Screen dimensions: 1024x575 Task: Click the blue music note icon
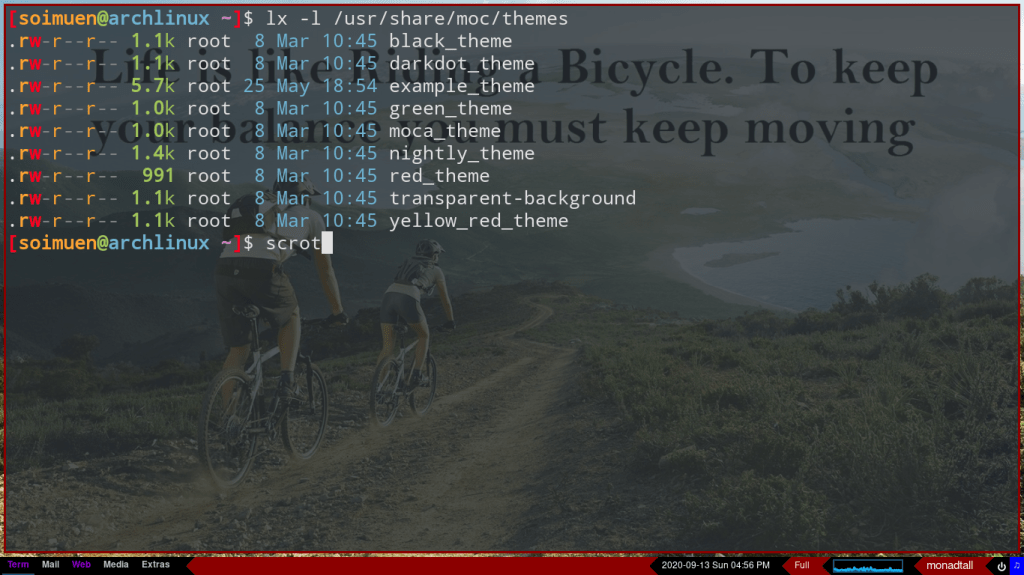click(x=1016, y=565)
